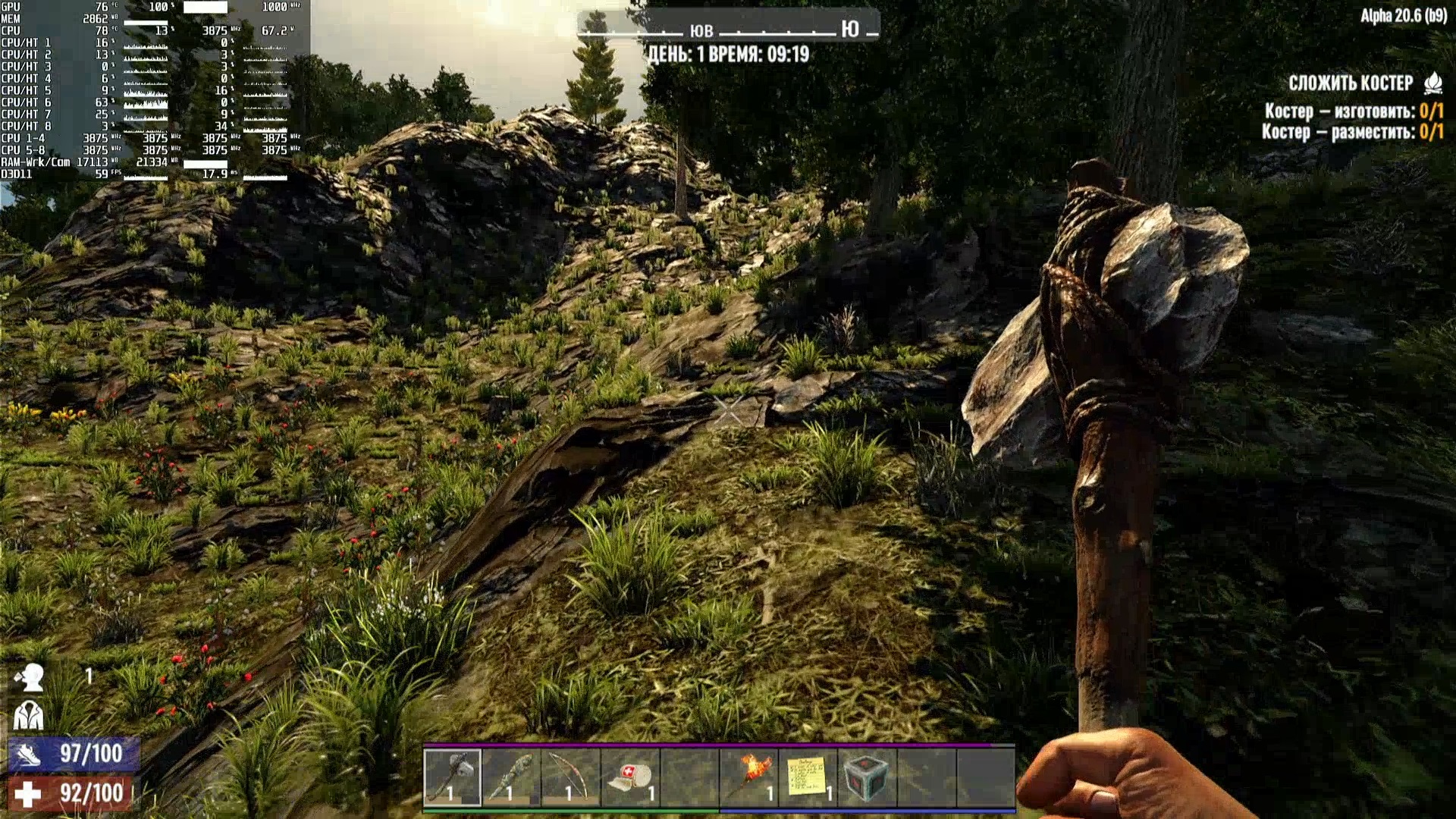Screen dimensions: 1456x819
Task: Switch to the burning torch slot
Action: point(748,777)
